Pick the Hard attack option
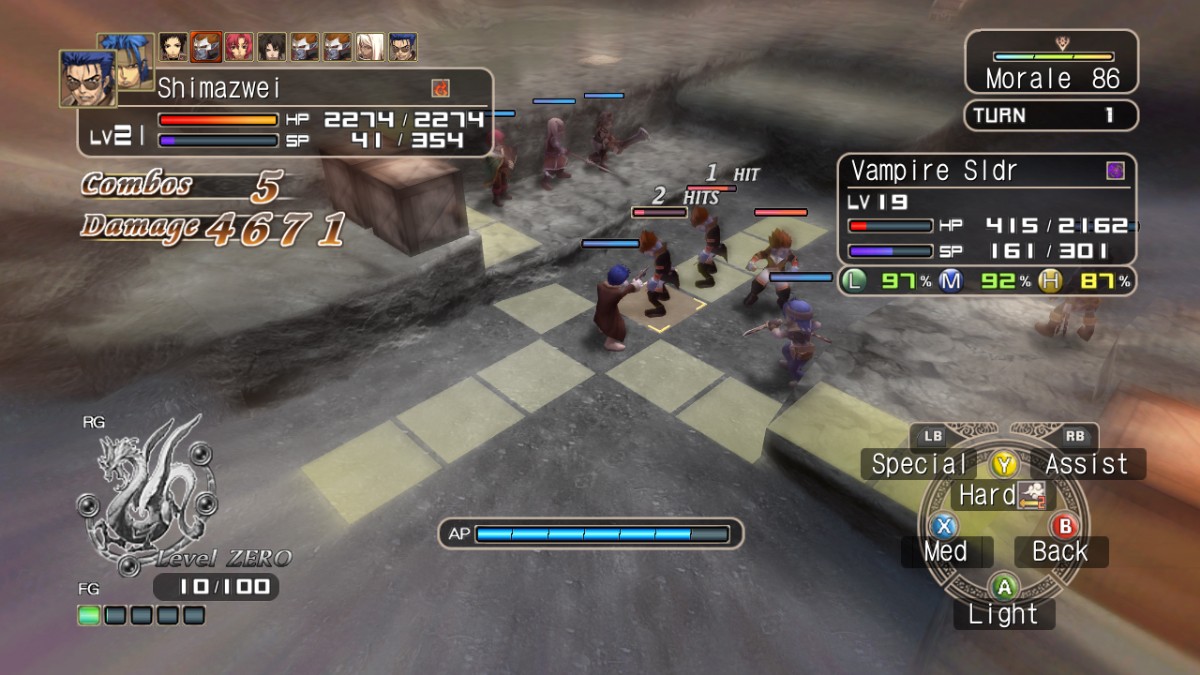The height and width of the screenshot is (675, 1200). pyautogui.click(x=988, y=495)
